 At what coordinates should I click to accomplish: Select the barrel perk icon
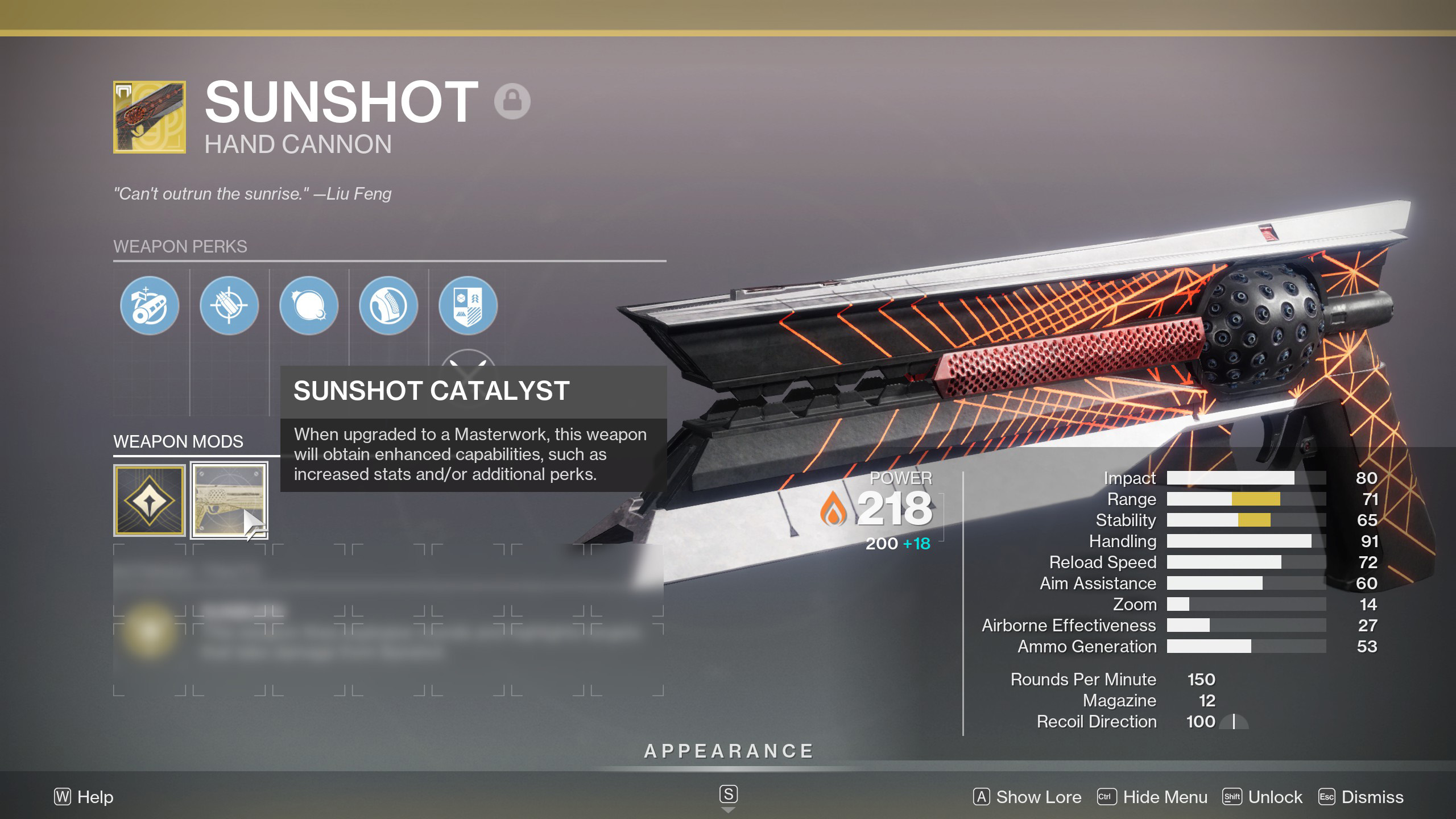150,305
